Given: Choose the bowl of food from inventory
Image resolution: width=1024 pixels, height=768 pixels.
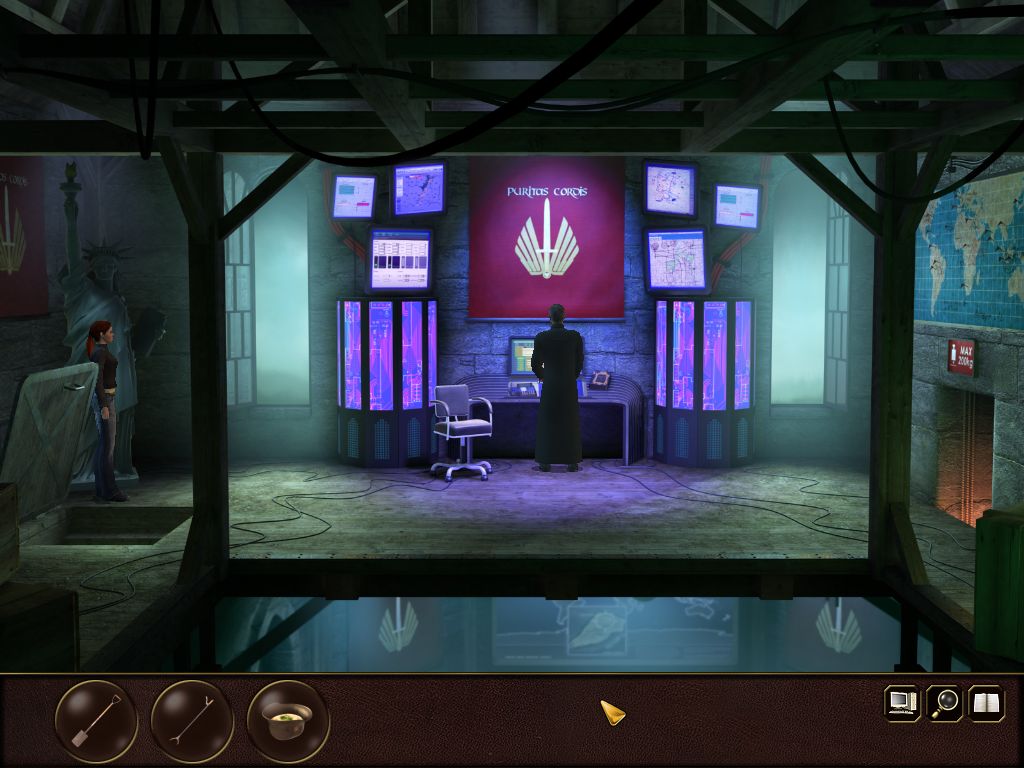Looking at the screenshot, I should tap(288, 721).
